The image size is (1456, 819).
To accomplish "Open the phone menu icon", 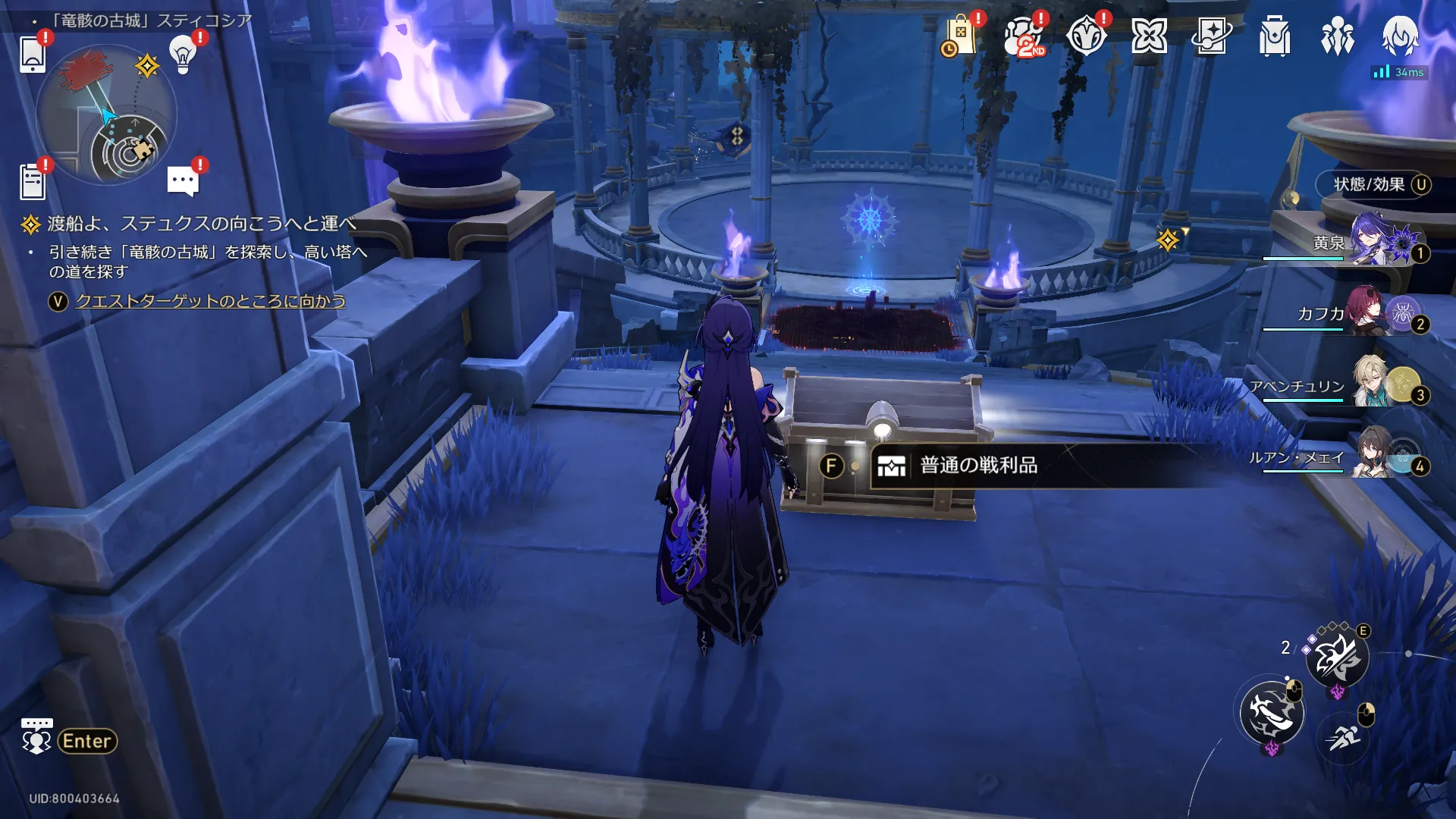I will point(33,54).
